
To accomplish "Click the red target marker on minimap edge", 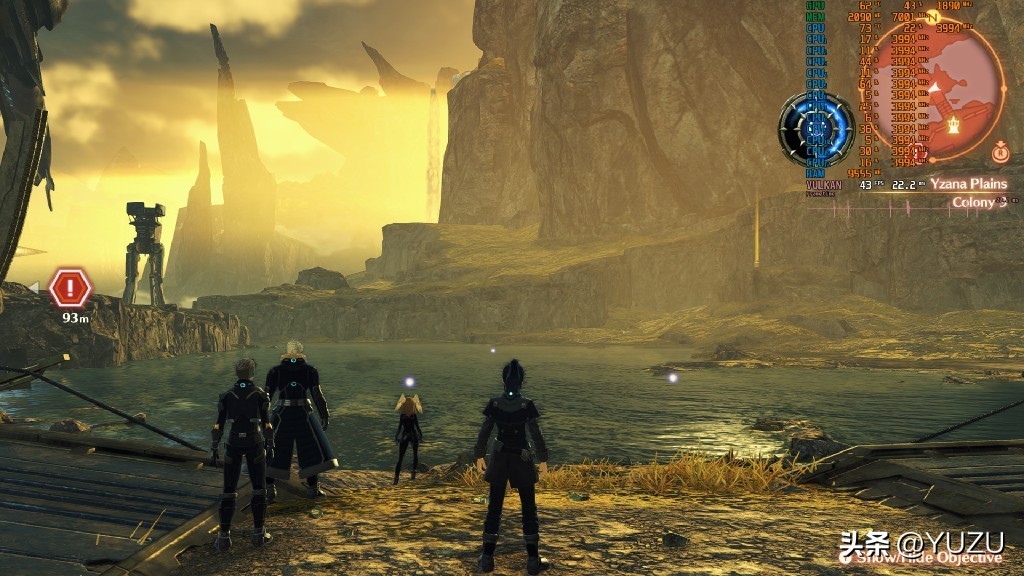I will click(x=919, y=152).
